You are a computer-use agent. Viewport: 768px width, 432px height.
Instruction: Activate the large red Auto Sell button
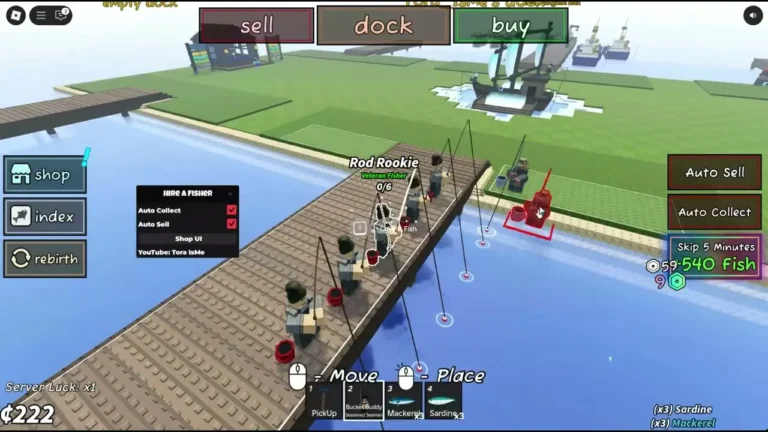coord(714,172)
